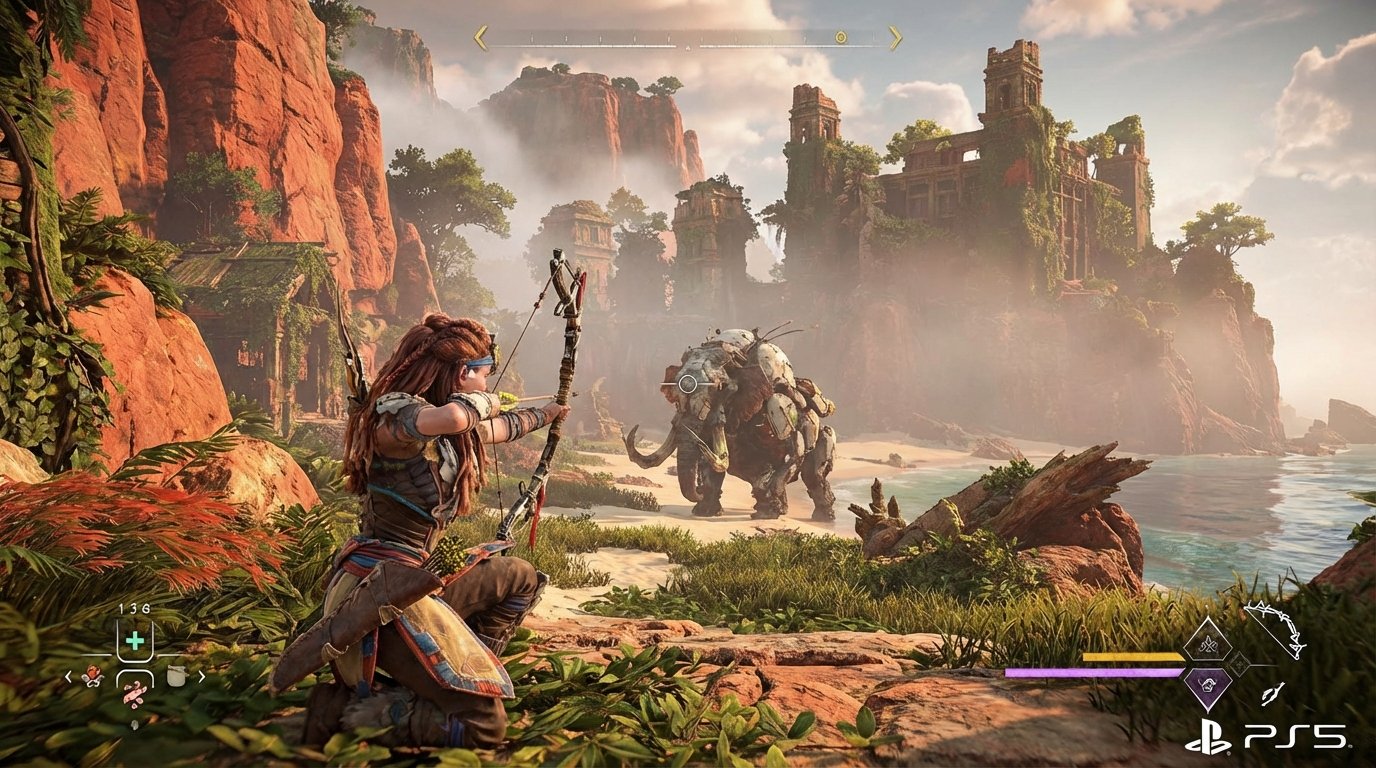
Task: Click the grey pouch jar icon
Action: 177,675
